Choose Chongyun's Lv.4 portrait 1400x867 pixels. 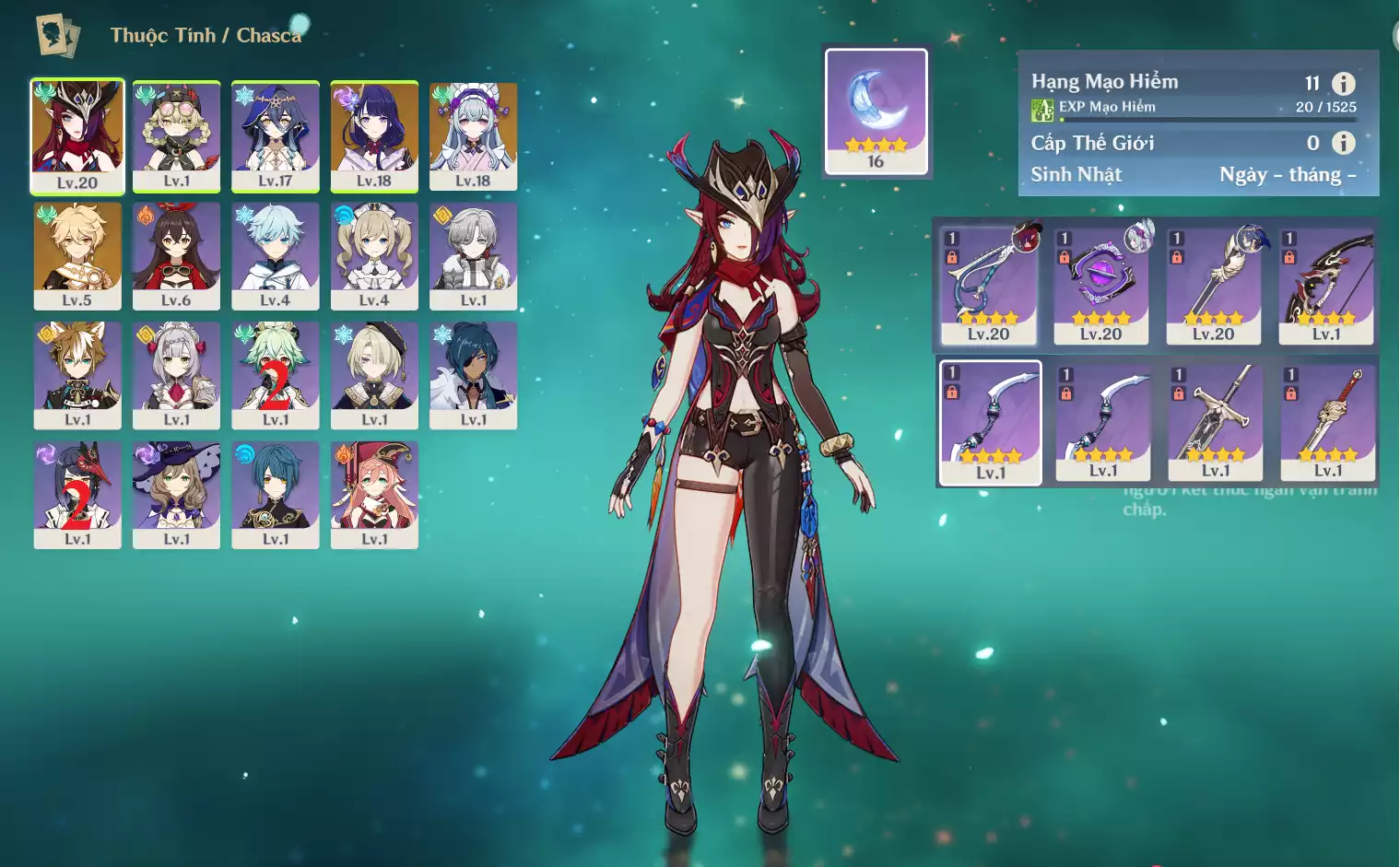[275, 255]
